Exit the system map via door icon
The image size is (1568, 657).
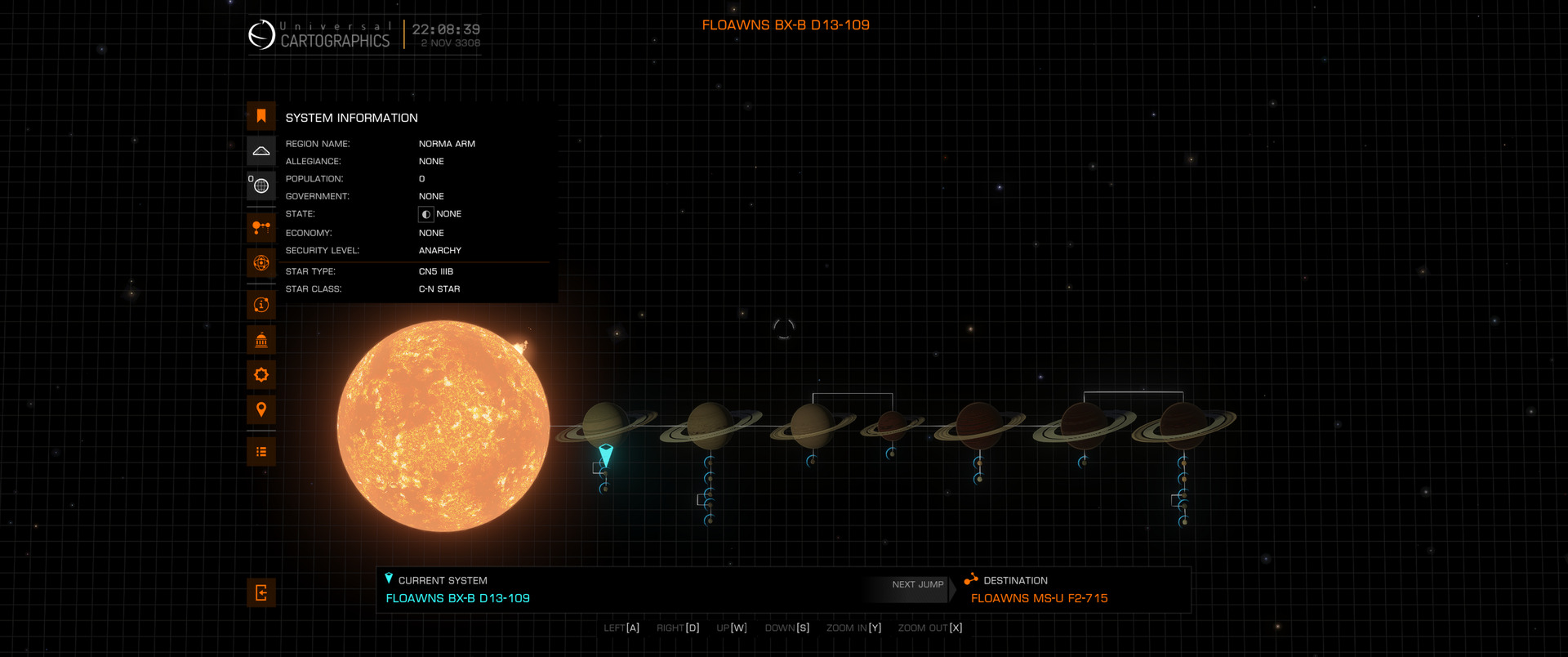pyautogui.click(x=261, y=593)
